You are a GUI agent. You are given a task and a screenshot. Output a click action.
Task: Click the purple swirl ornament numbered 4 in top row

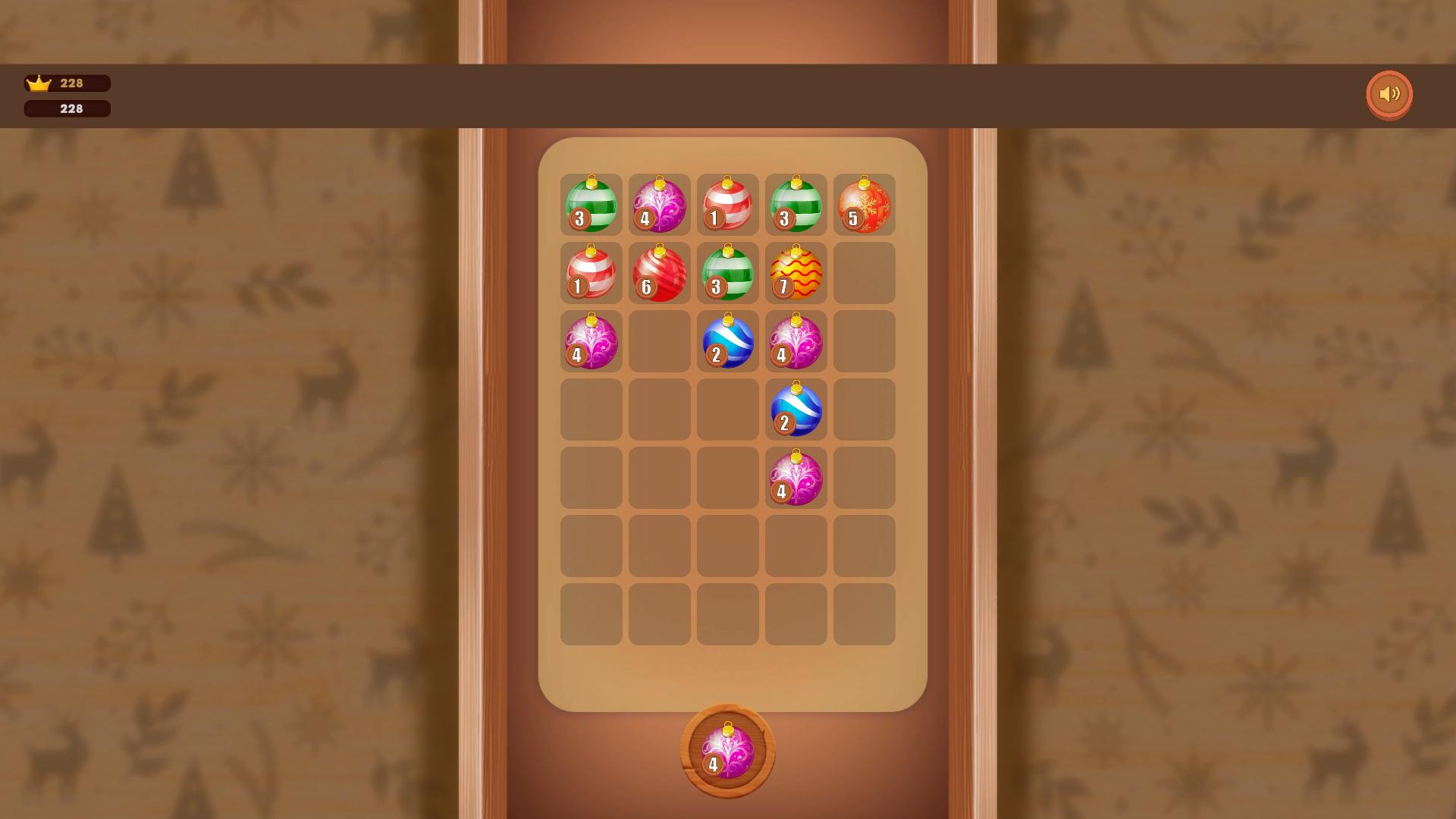click(659, 205)
